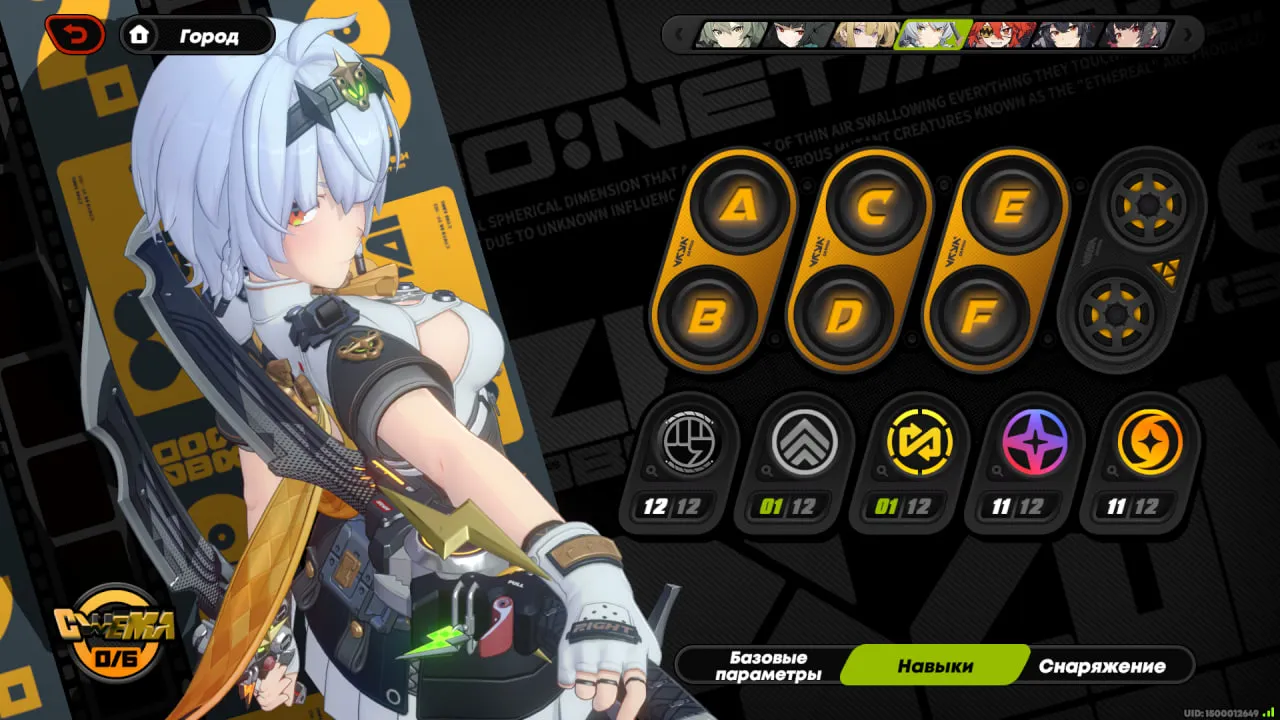Pick the red-haired character with sunglasses
Image resolution: width=1280 pixels, height=720 pixels.
point(1000,35)
